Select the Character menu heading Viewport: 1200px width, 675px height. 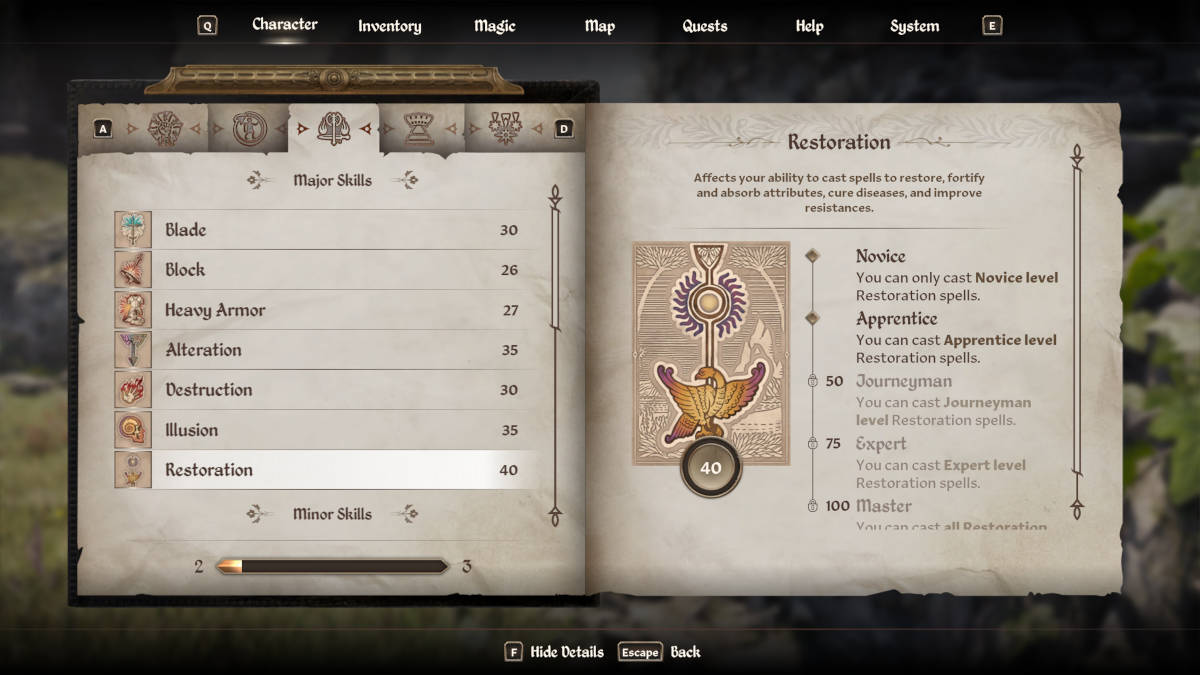pyautogui.click(x=284, y=24)
